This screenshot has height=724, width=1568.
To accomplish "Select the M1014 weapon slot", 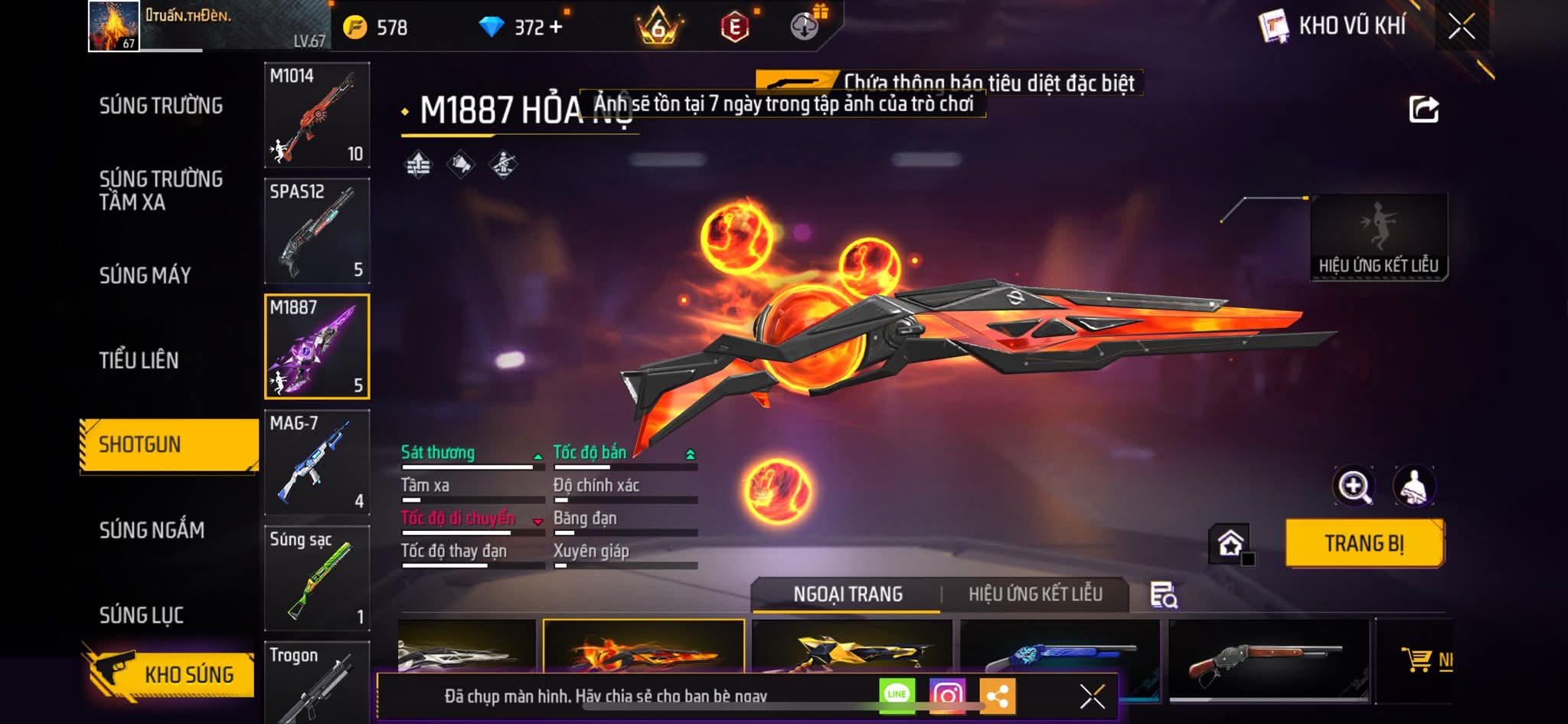I will [317, 115].
